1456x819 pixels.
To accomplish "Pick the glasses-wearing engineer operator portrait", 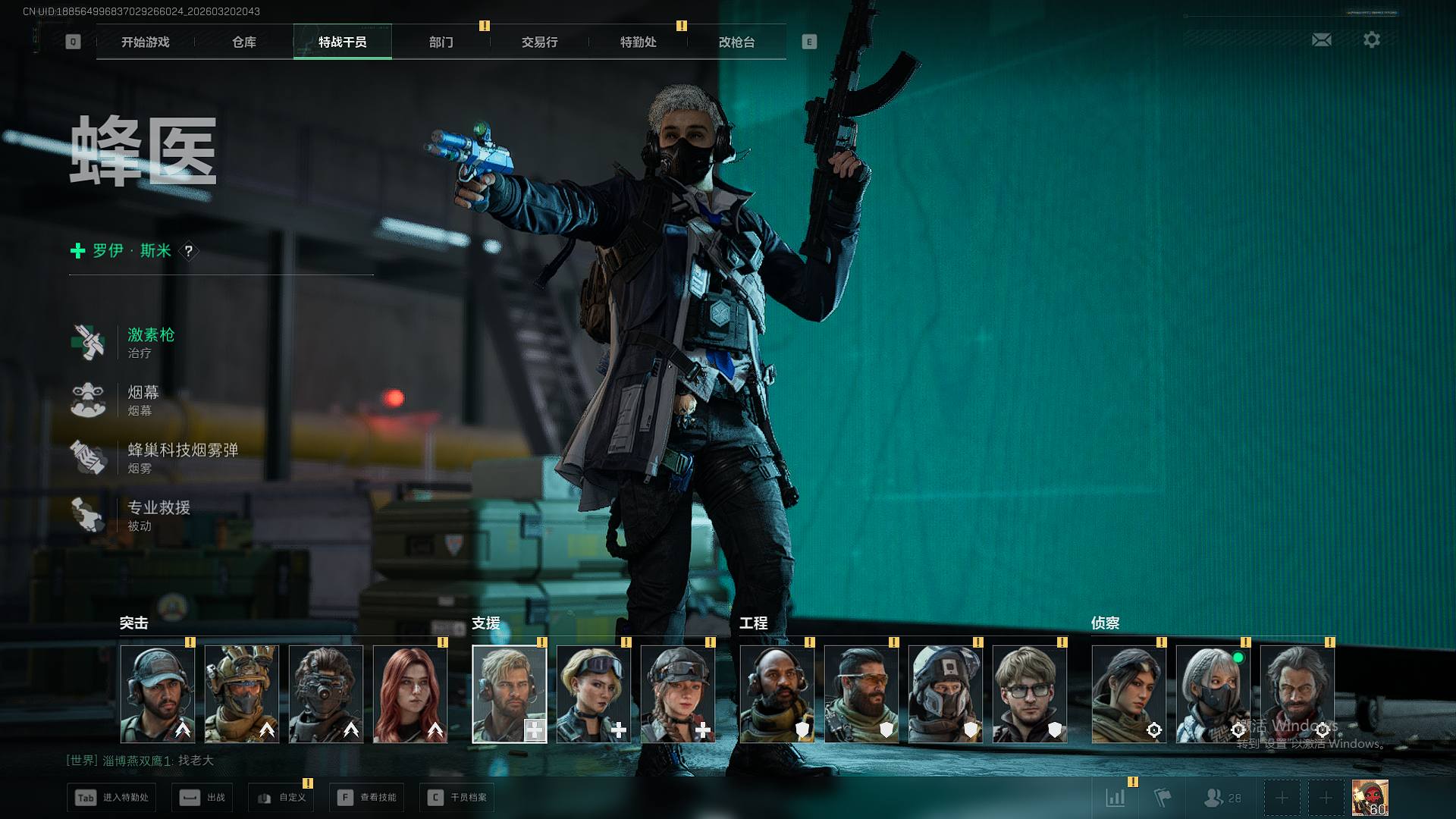I will (1029, 694).
